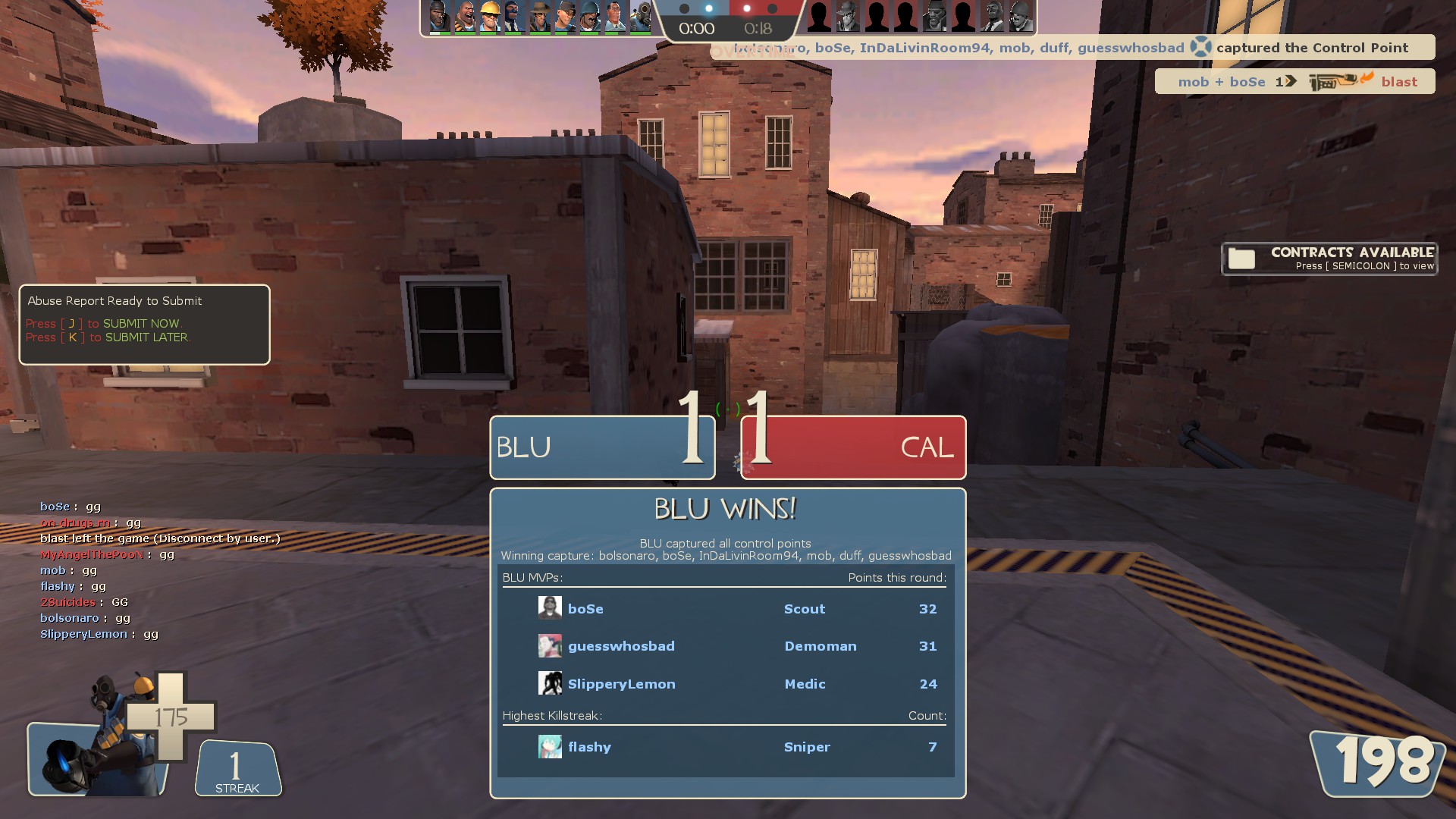Open the Contracts Available notification

pos(1329,259)
